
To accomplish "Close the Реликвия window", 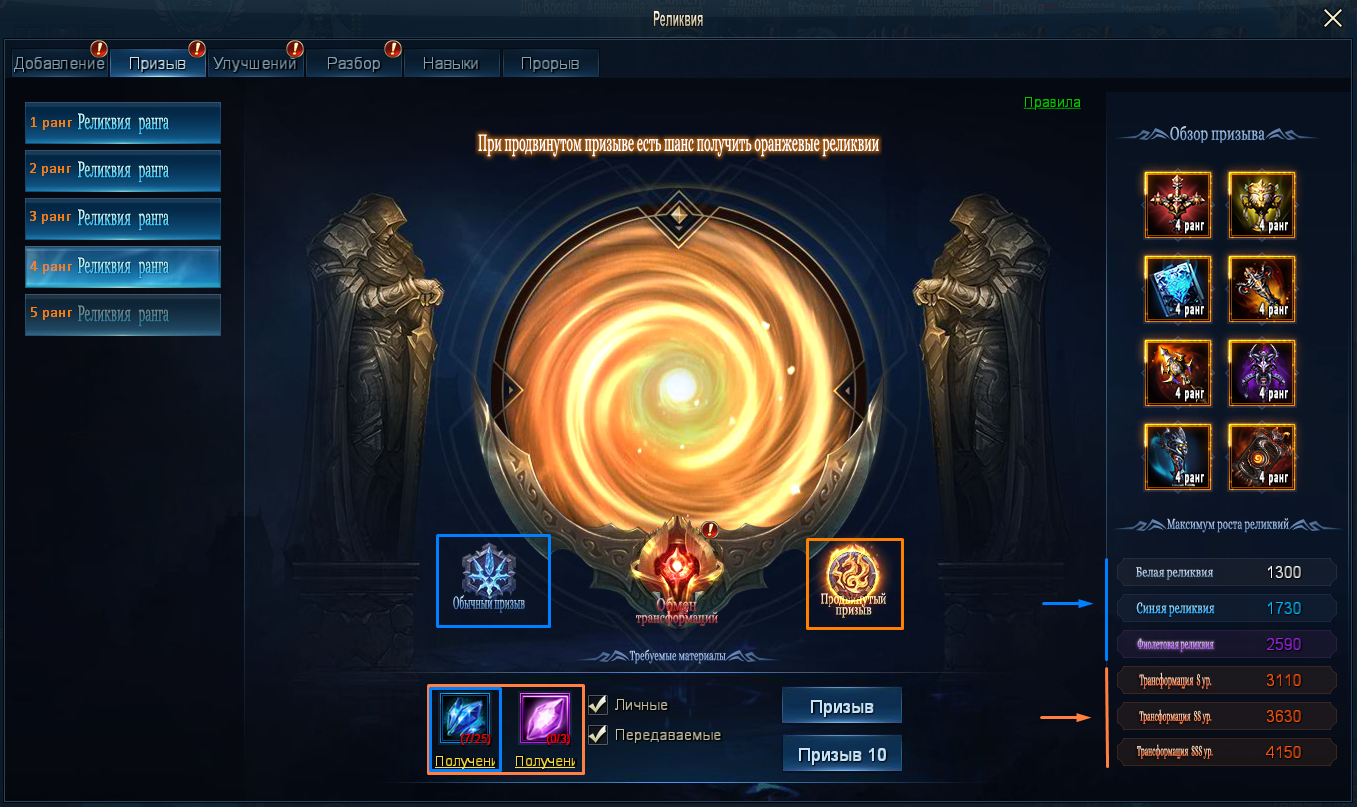I will tap(1332, 18).
